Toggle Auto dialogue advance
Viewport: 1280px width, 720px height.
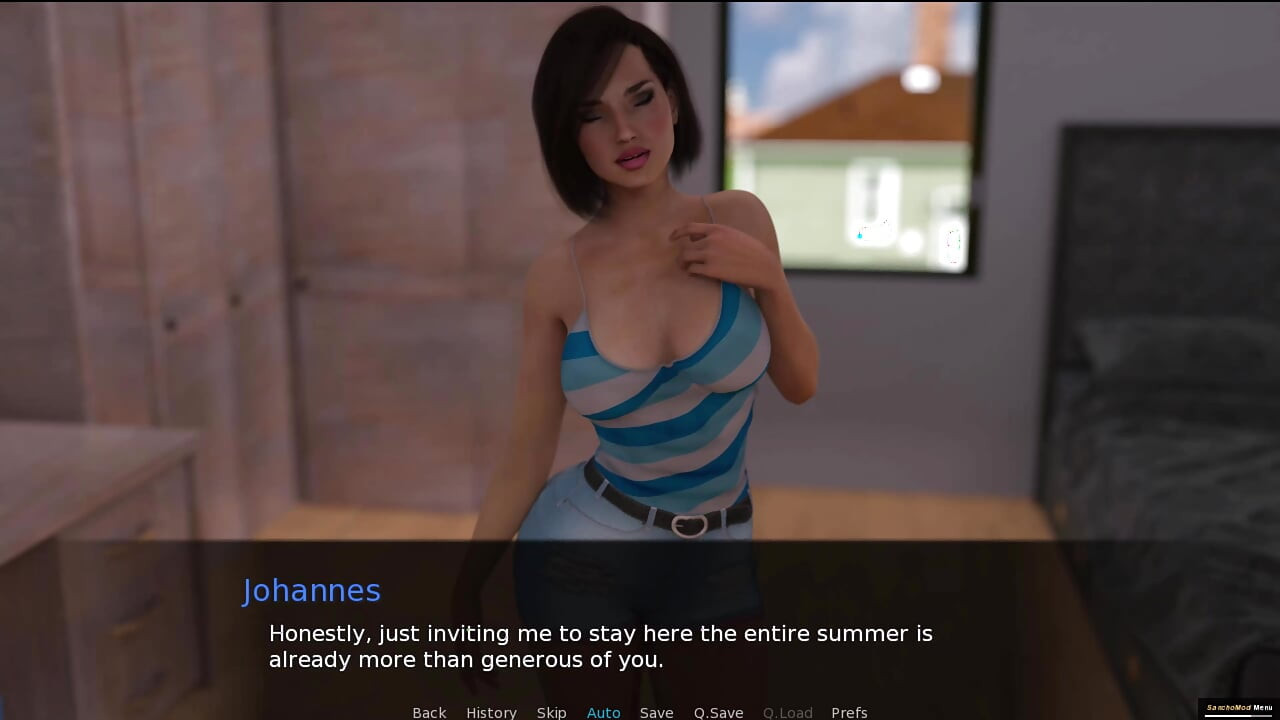[x=603, y=712]
